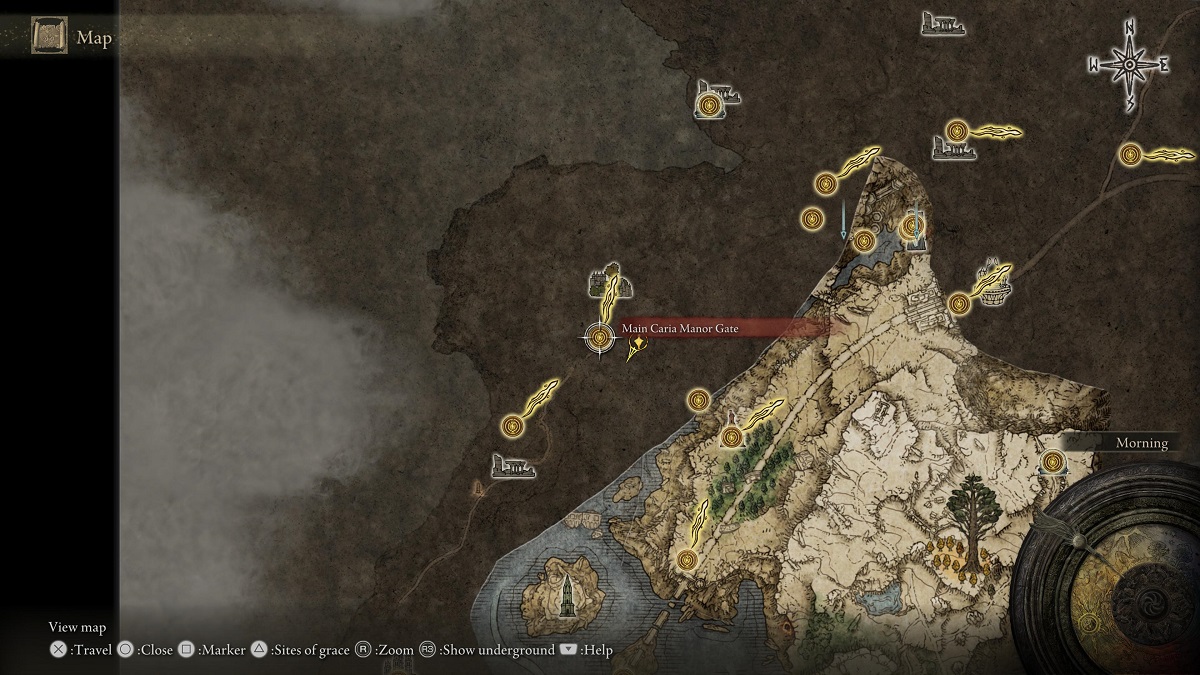Select the grace marker on the forked road
The image size is (1200, 675).
1131,155
